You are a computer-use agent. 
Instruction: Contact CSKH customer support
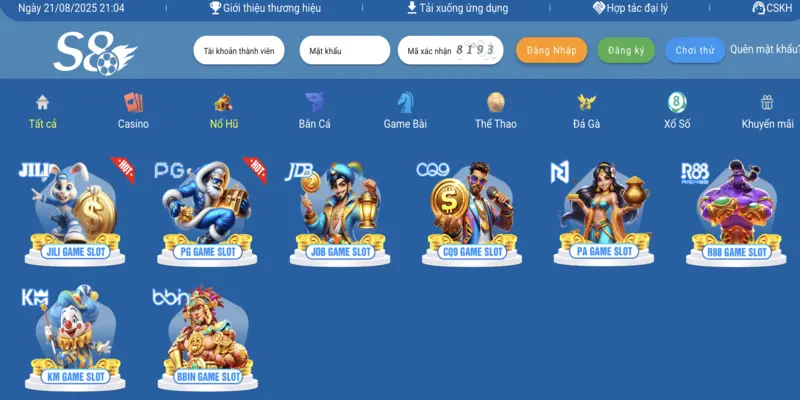(771, 8)
